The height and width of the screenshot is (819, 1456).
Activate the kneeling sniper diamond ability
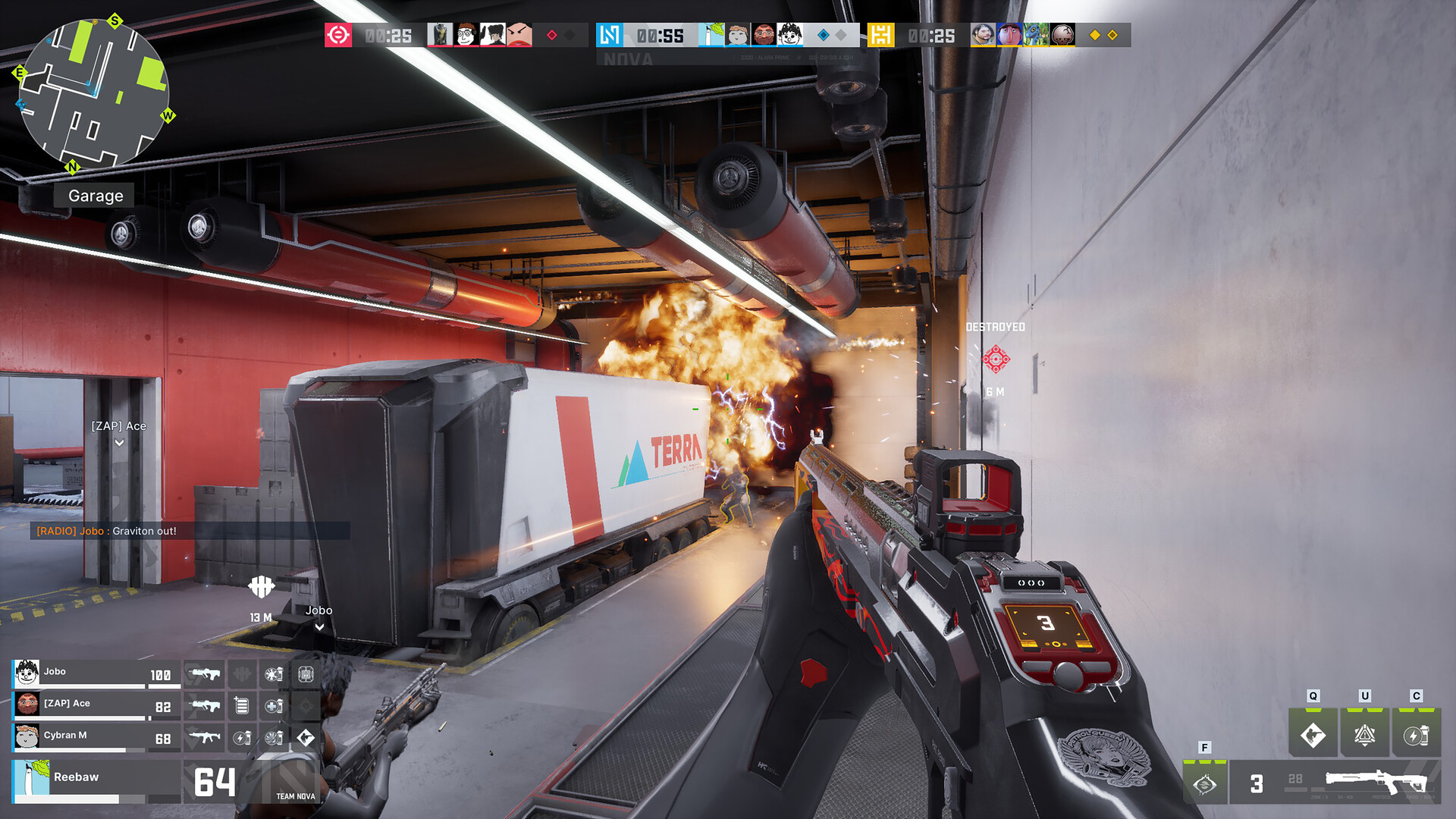(x=1313, y=735)
